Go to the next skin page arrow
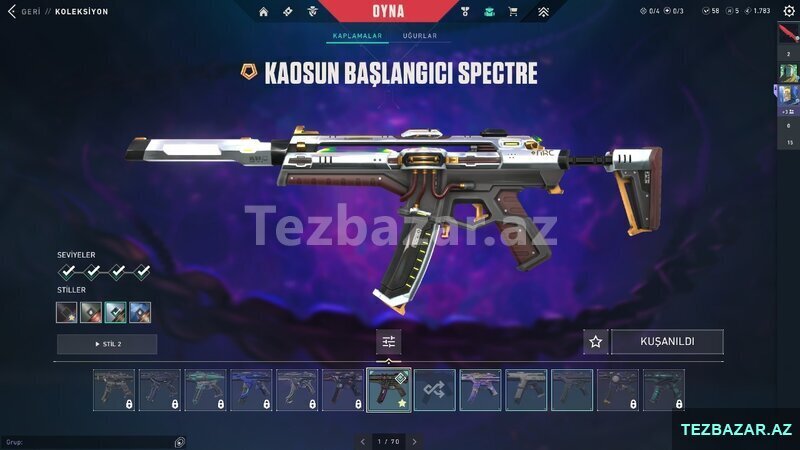Viewport: 800px width, 450px height. tap(414, 441)
